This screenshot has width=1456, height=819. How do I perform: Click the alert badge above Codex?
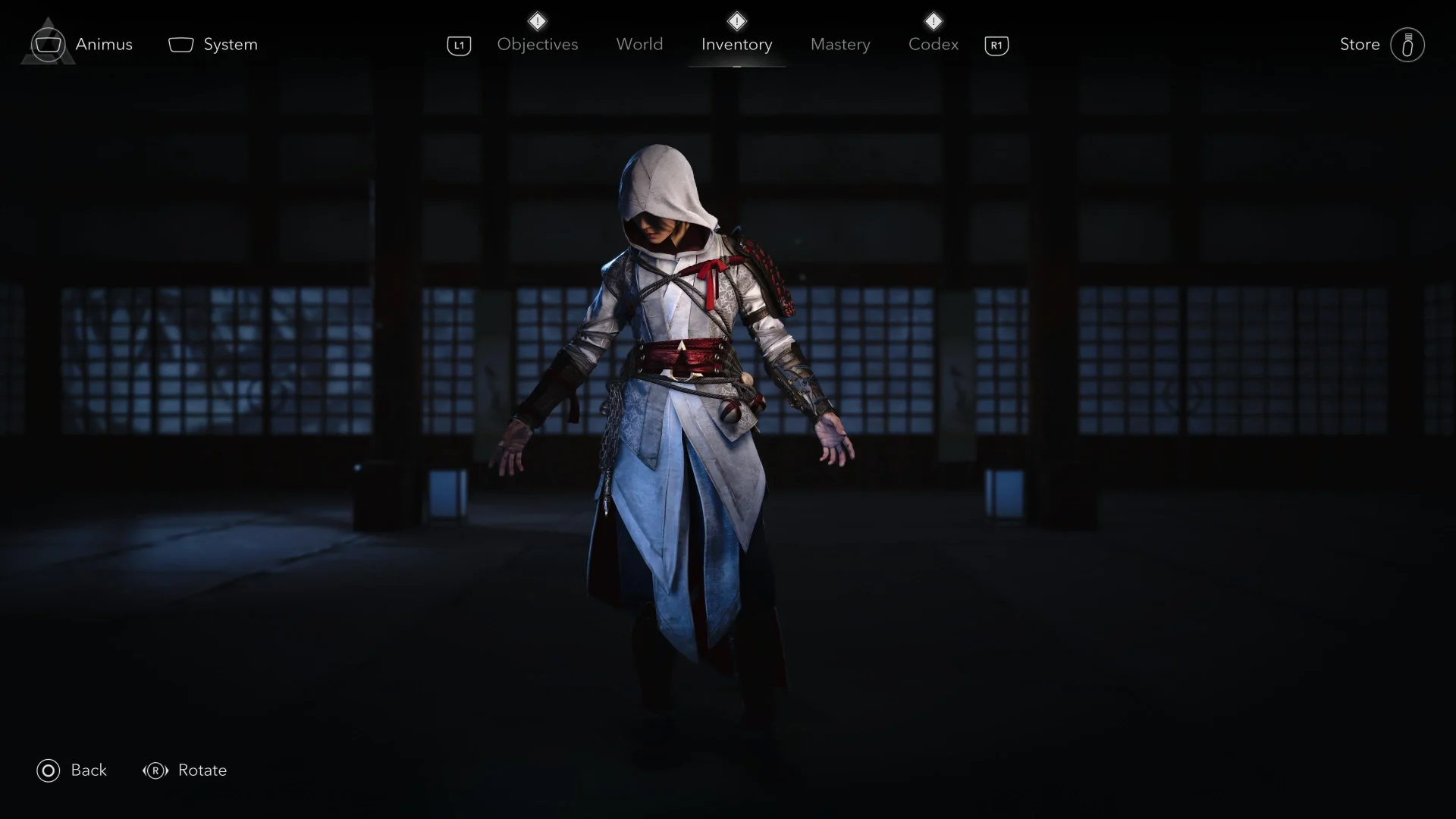[x=934, y=20]
